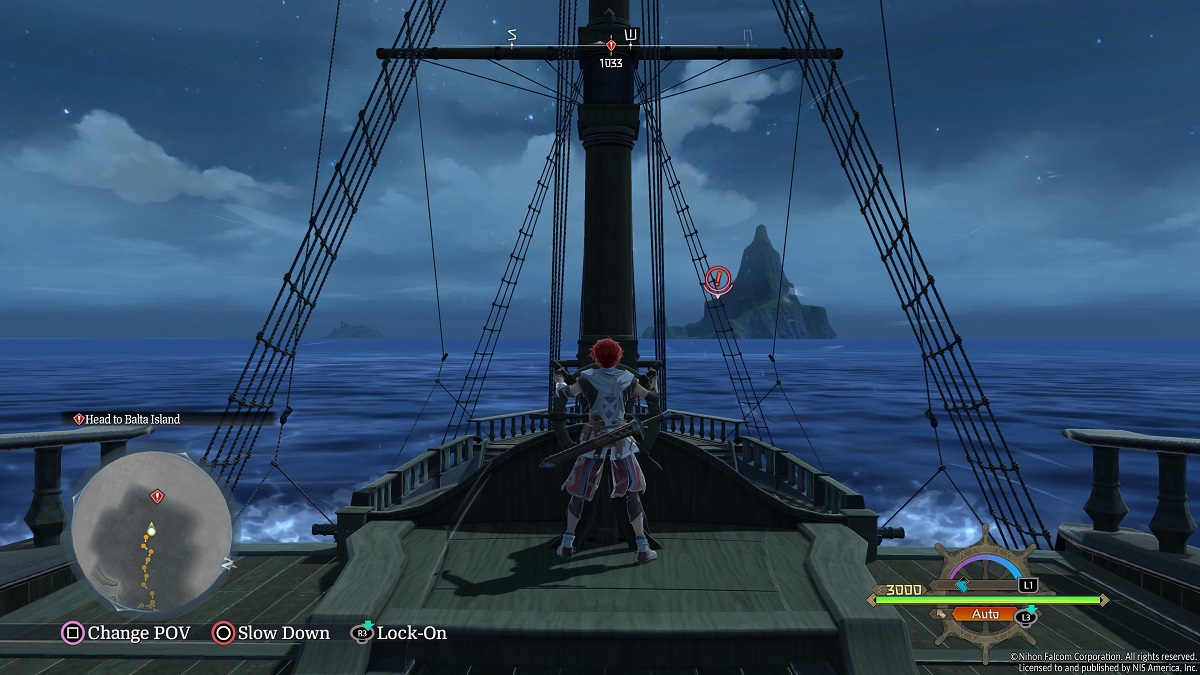Click the ship position marker on the minimap

click(151, 527)
